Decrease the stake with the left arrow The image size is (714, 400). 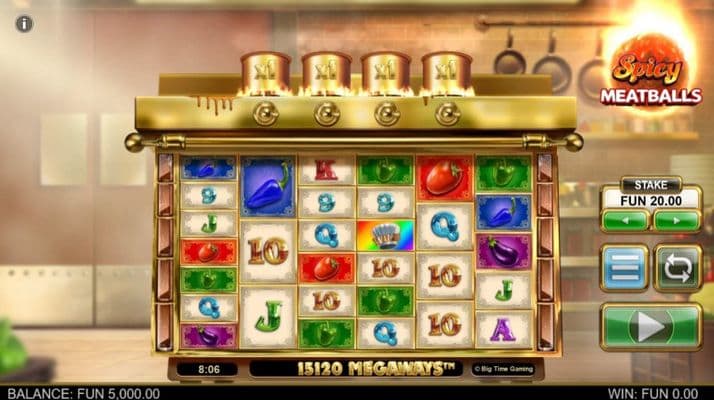(625, 220)
